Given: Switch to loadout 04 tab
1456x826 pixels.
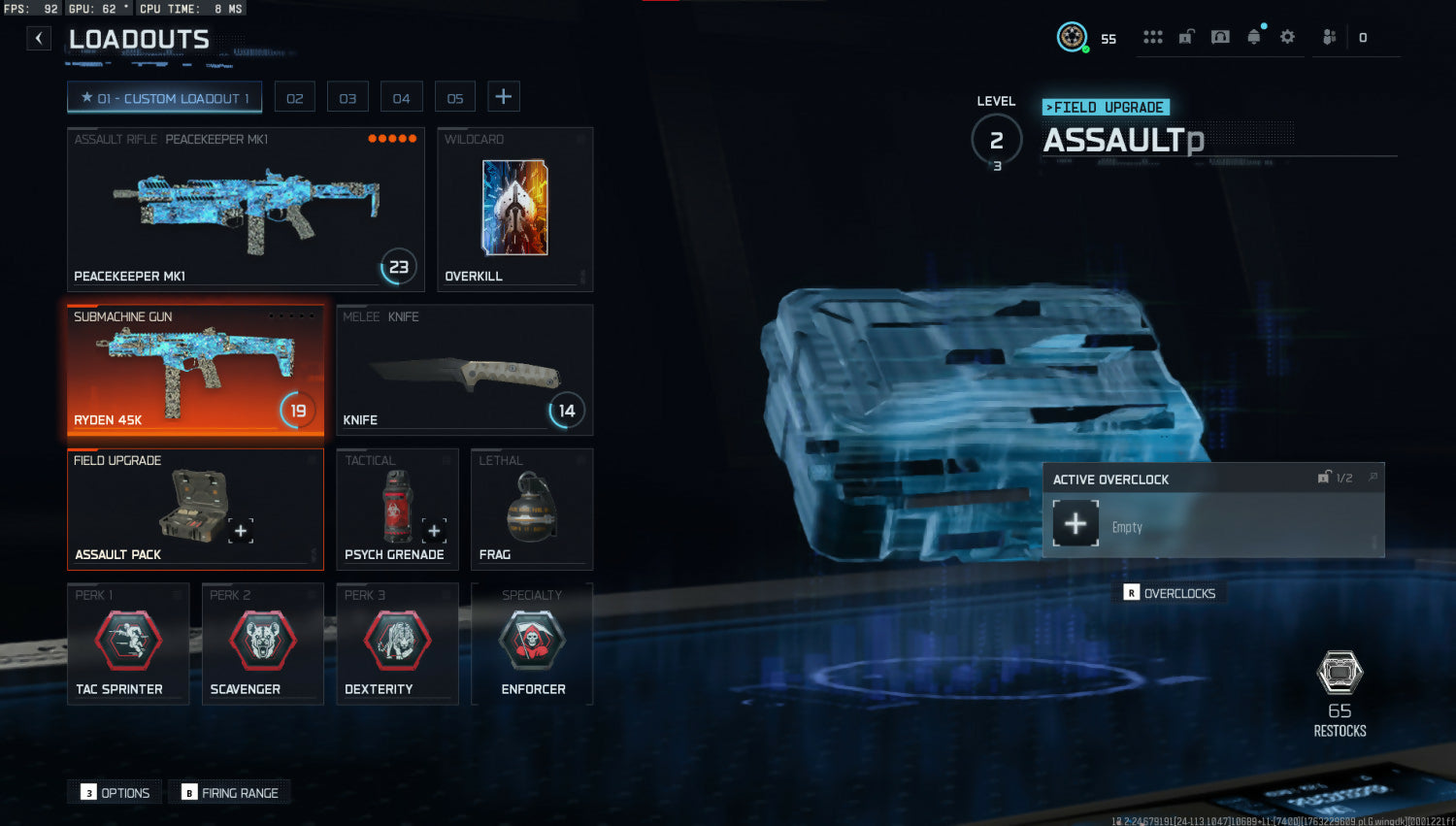Looking at the screenshot, I should pyautogui.click(x=401, y=98).
